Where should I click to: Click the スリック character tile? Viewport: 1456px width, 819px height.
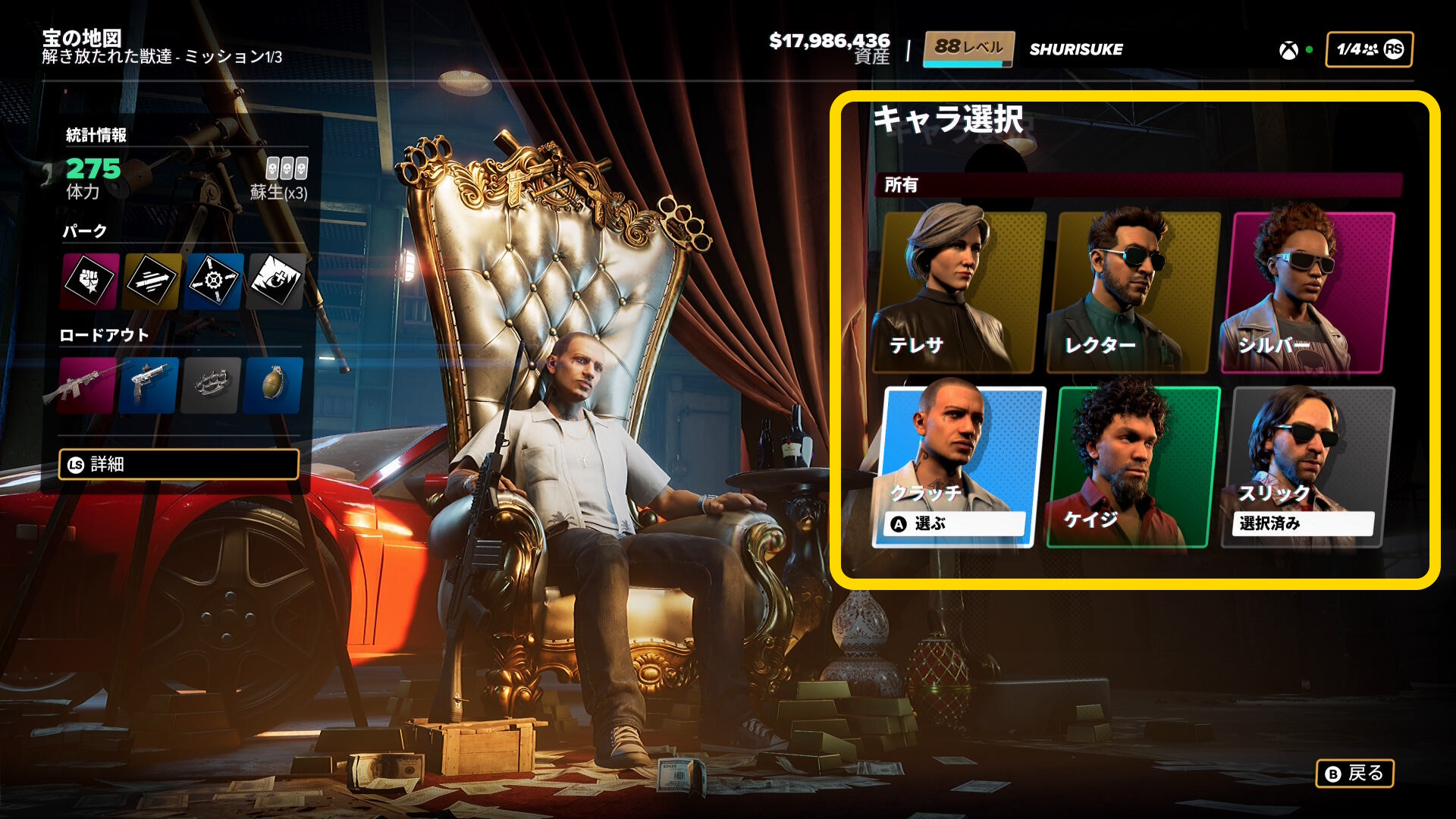(1308, 466)
